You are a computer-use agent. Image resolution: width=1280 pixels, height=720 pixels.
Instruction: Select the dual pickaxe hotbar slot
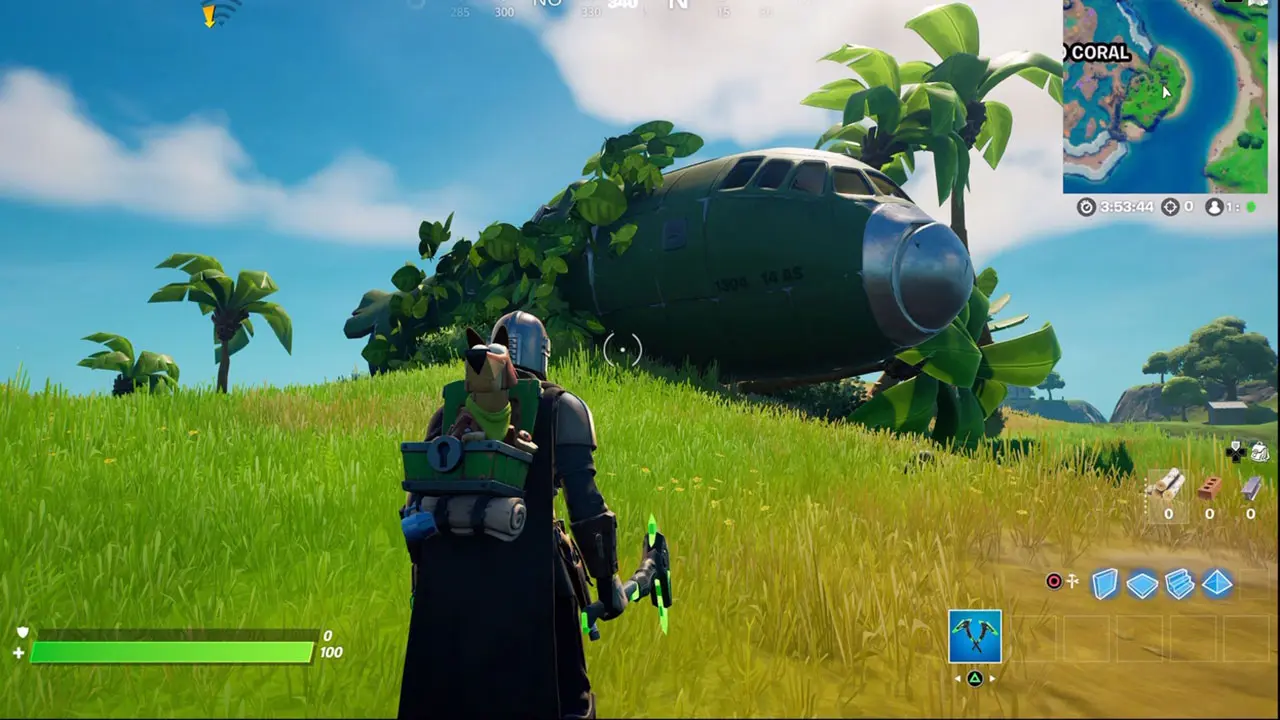click(974, 636)
